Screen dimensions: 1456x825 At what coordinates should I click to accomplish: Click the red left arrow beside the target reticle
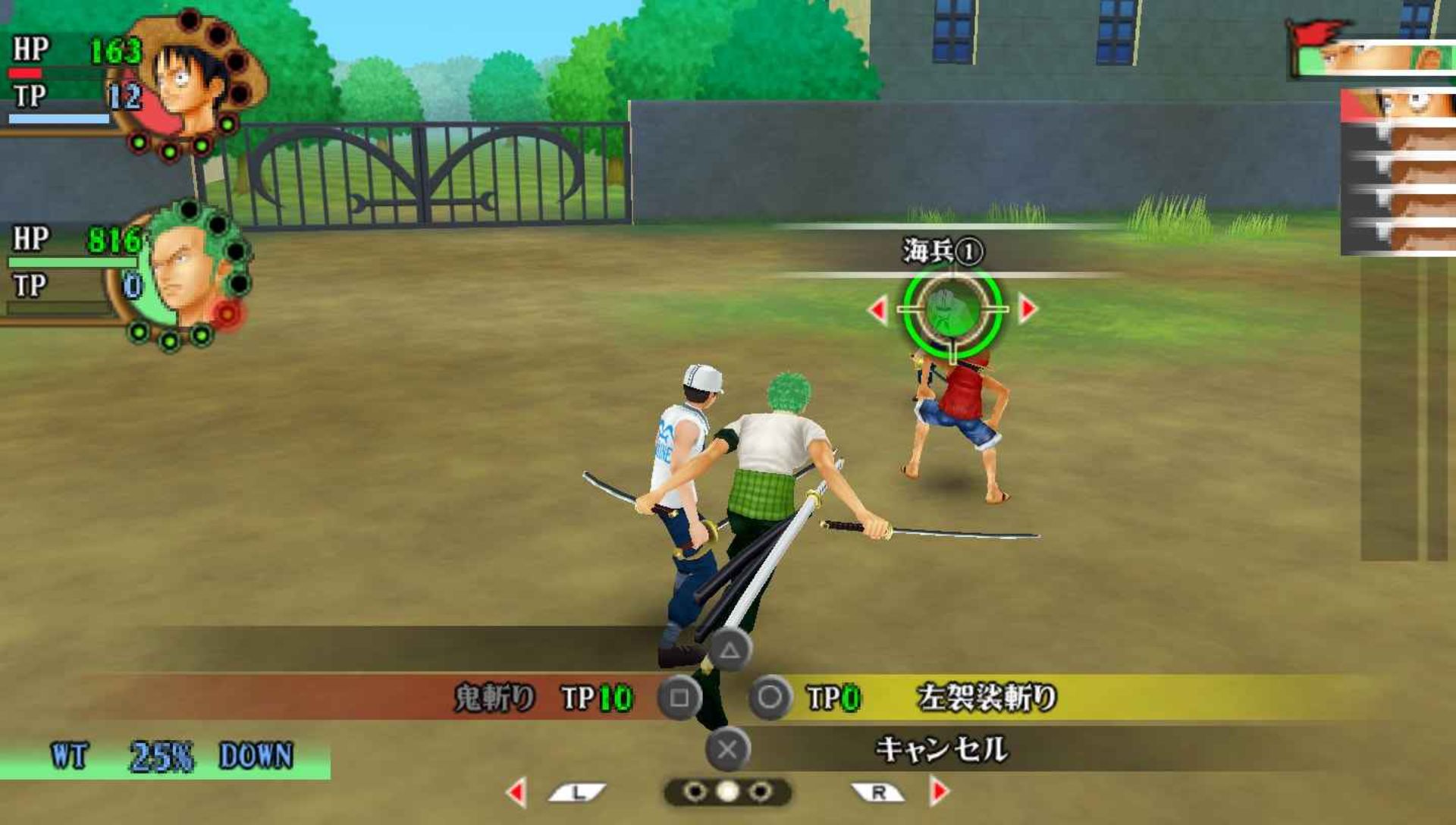877,309
